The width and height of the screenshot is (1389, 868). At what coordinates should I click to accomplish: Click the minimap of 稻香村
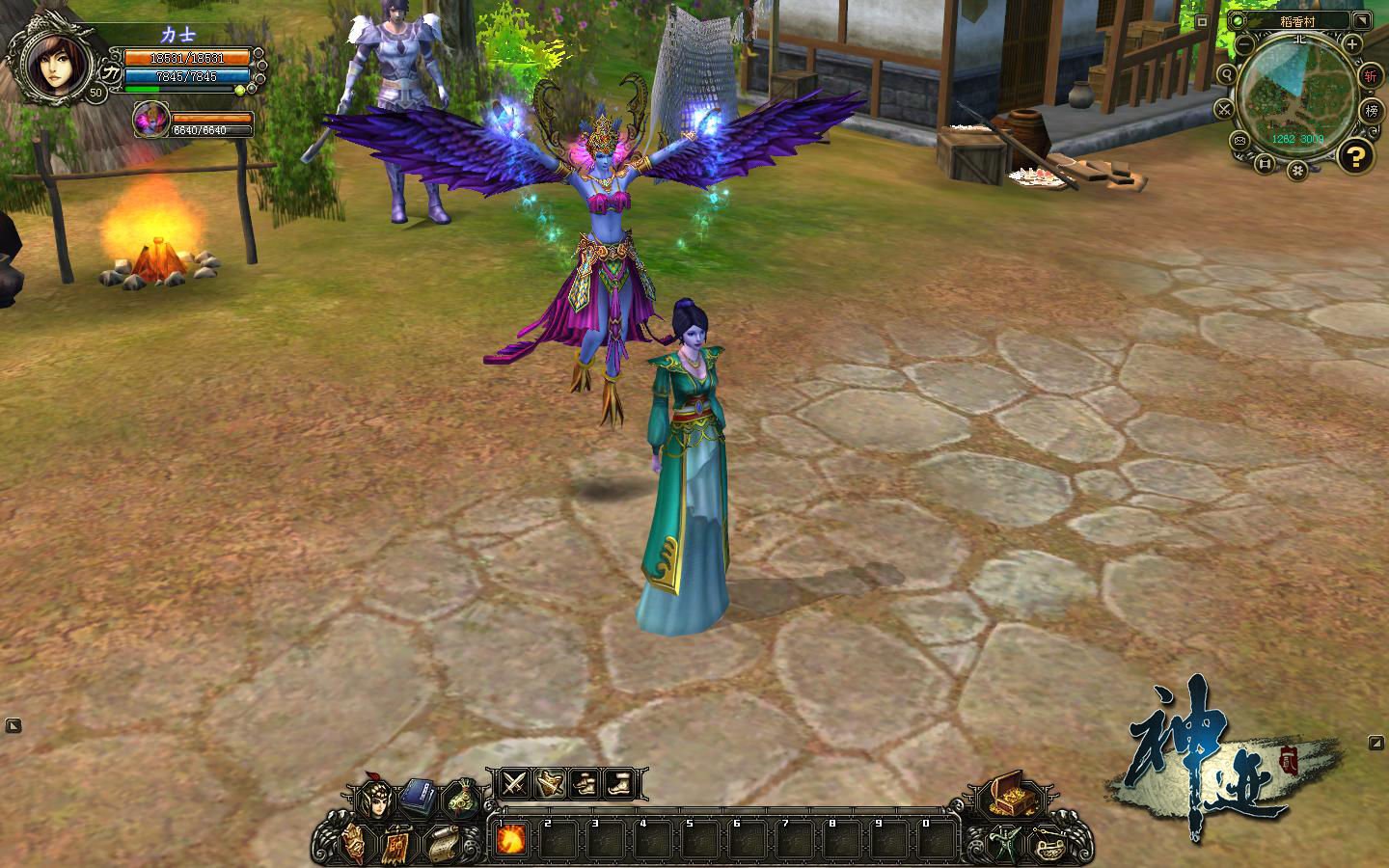1297,96
